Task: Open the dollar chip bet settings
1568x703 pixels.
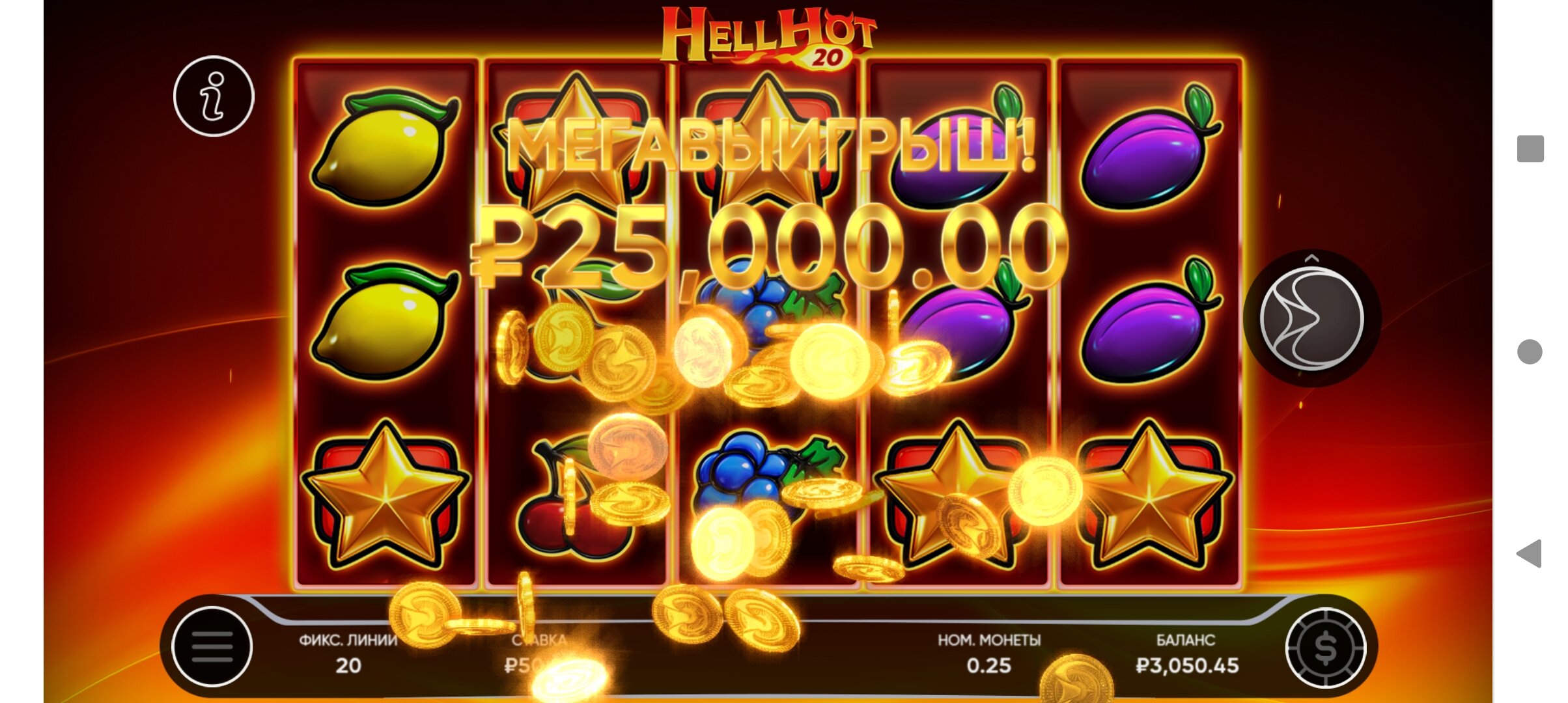Action: [1325, 648]
